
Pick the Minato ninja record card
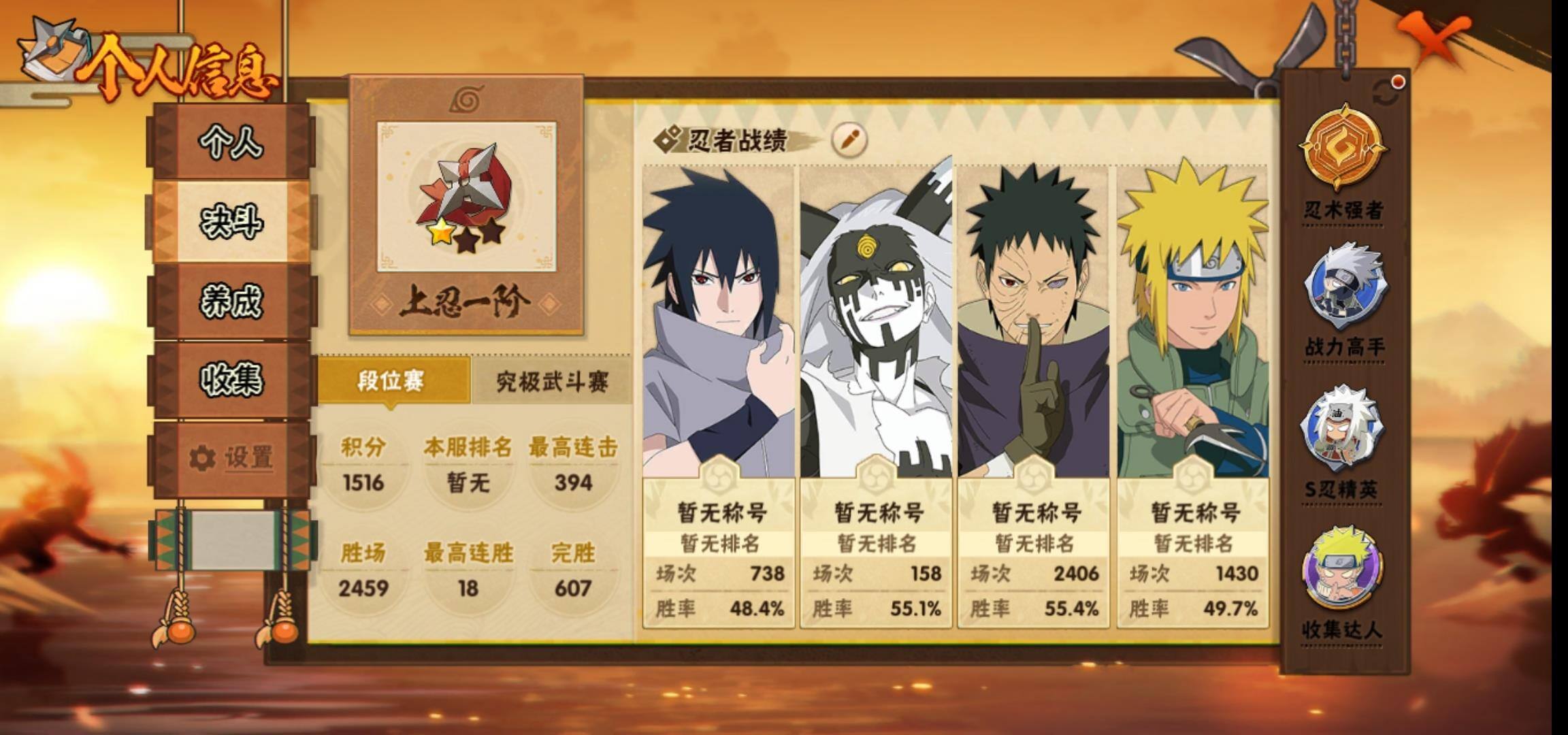[1192, 395]
